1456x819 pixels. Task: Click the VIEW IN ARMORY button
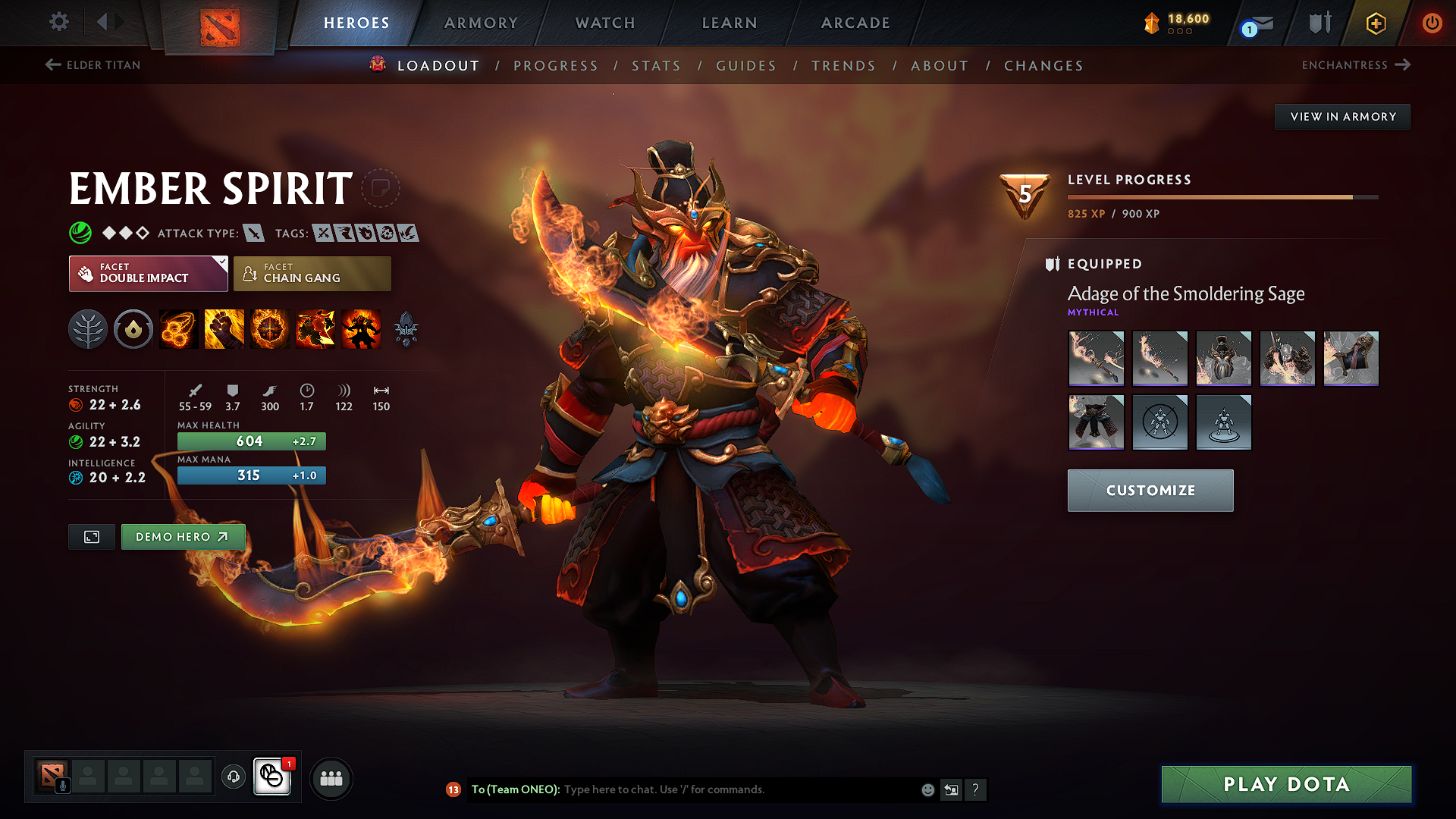point(1342,116)
